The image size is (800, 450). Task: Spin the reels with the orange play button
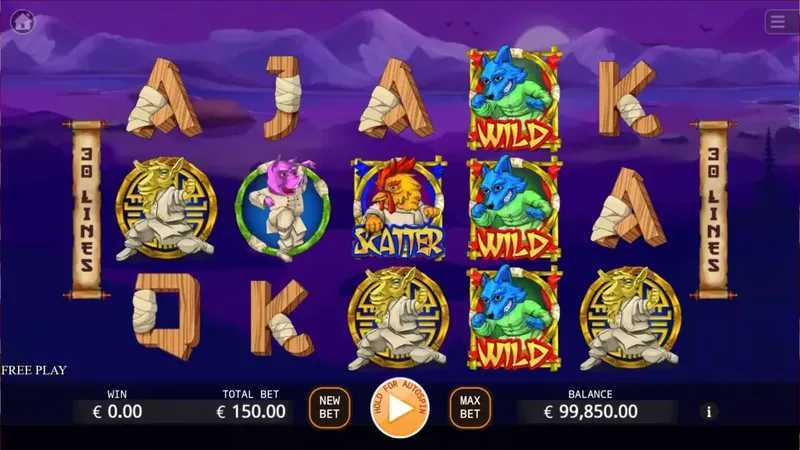(x=399, y=408)
